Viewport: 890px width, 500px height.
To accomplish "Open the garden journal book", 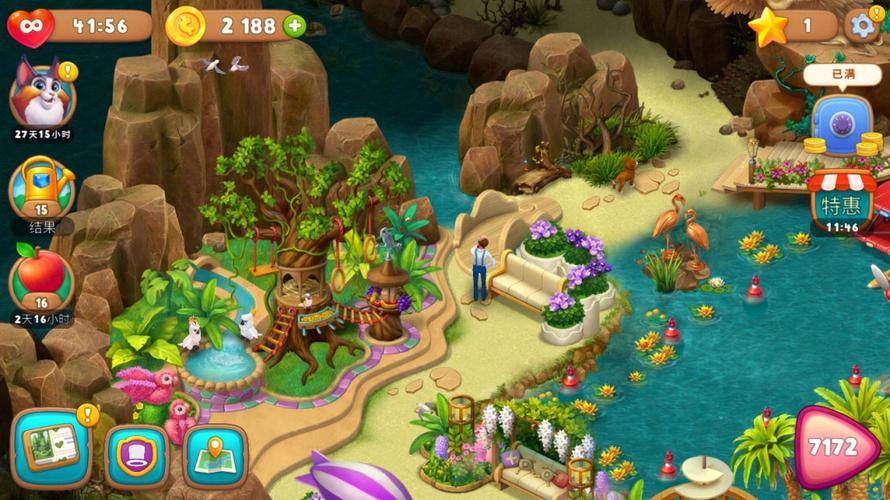I will (x=50, y=448).
